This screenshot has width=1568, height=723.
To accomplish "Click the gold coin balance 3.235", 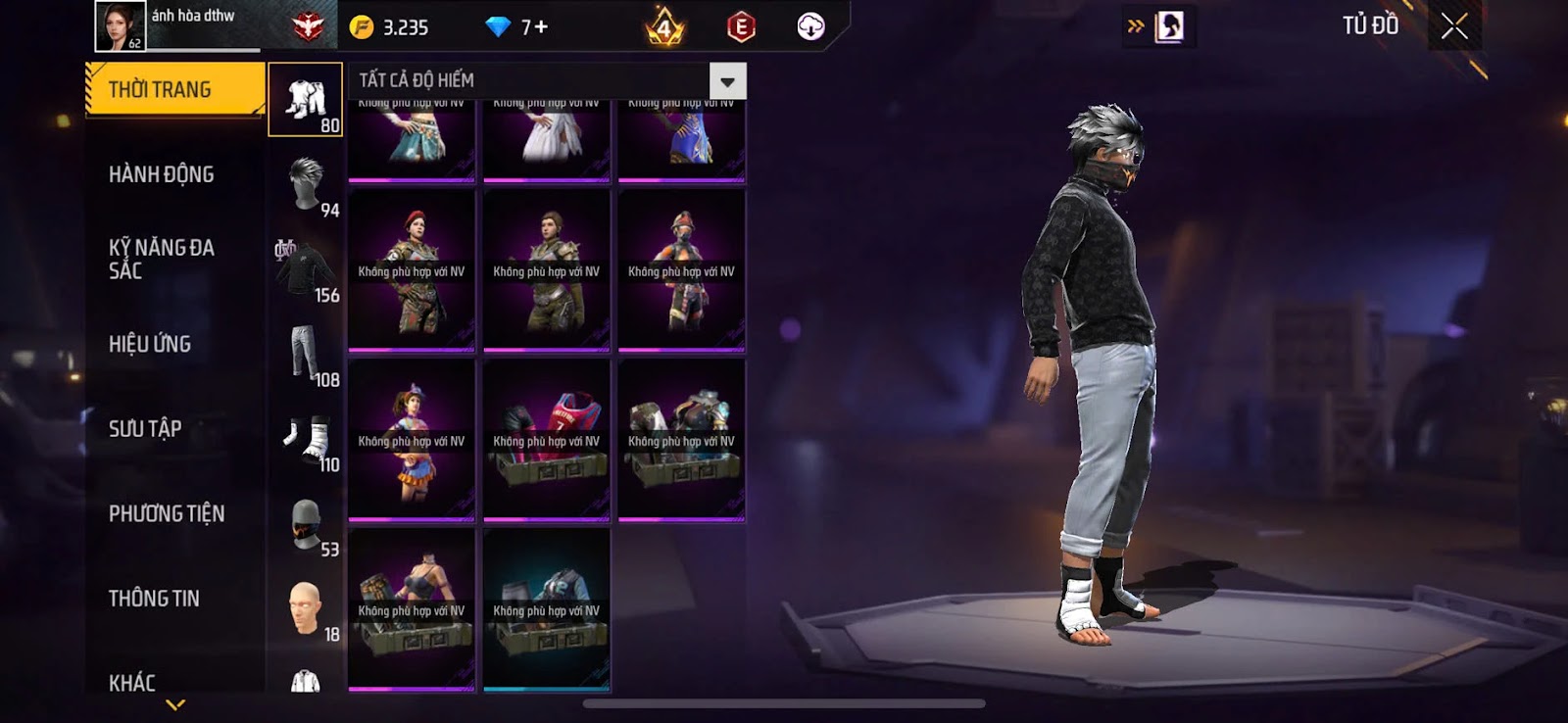I will click(390, 27).
